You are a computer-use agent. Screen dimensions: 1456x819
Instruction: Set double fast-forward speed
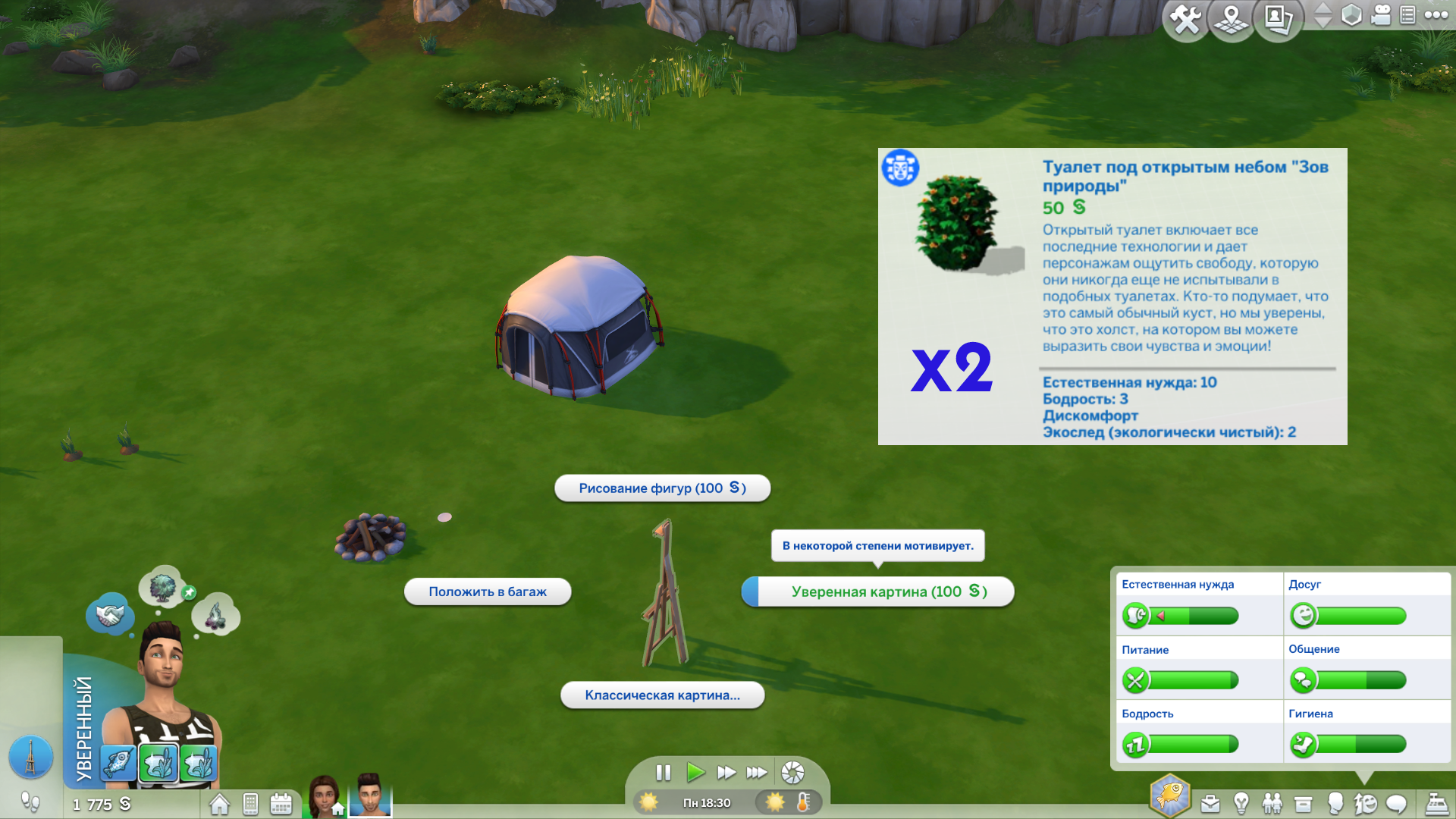[726, 773]
